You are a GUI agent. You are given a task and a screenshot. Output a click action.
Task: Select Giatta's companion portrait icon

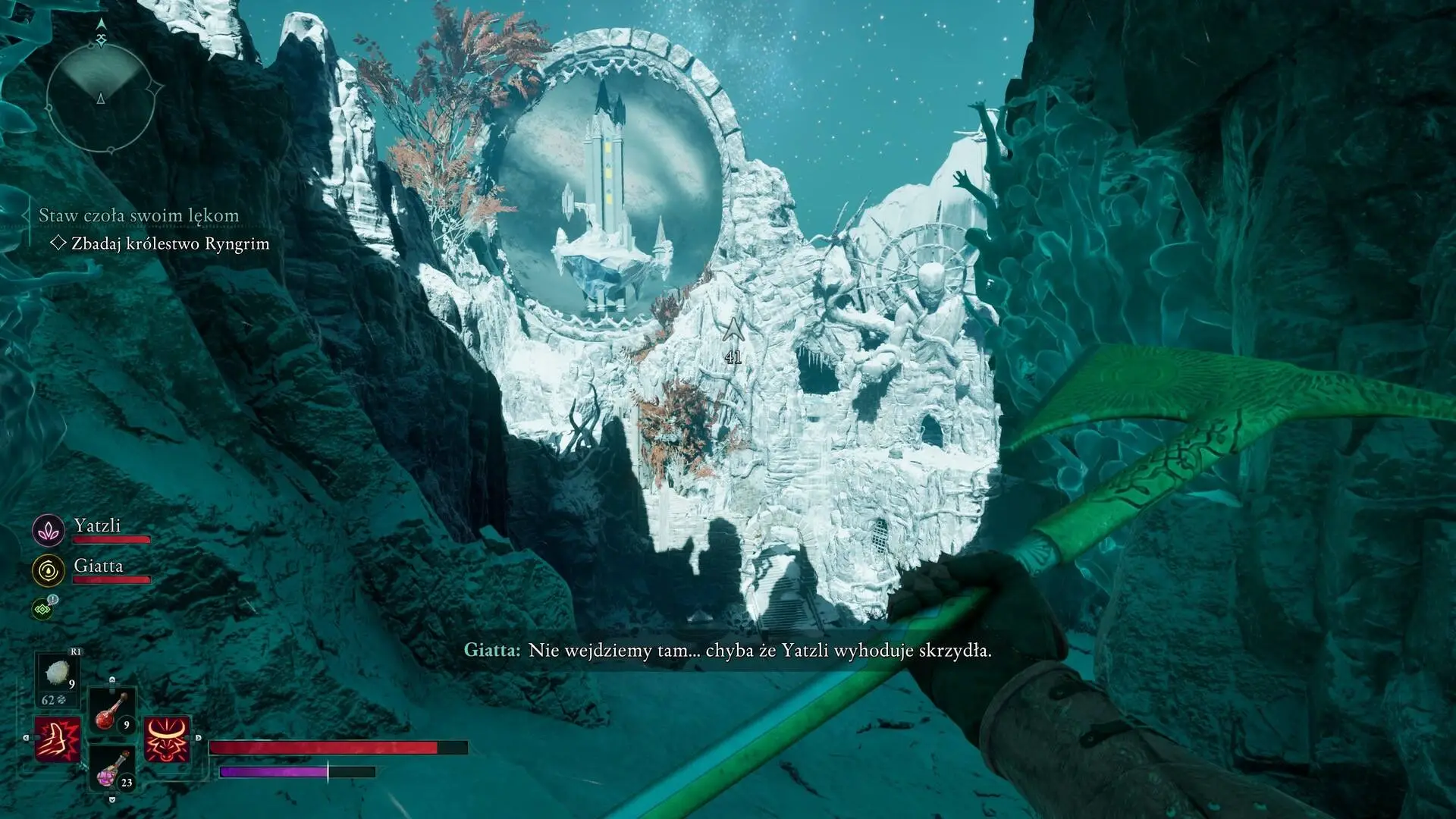click(x=49, y=570)
